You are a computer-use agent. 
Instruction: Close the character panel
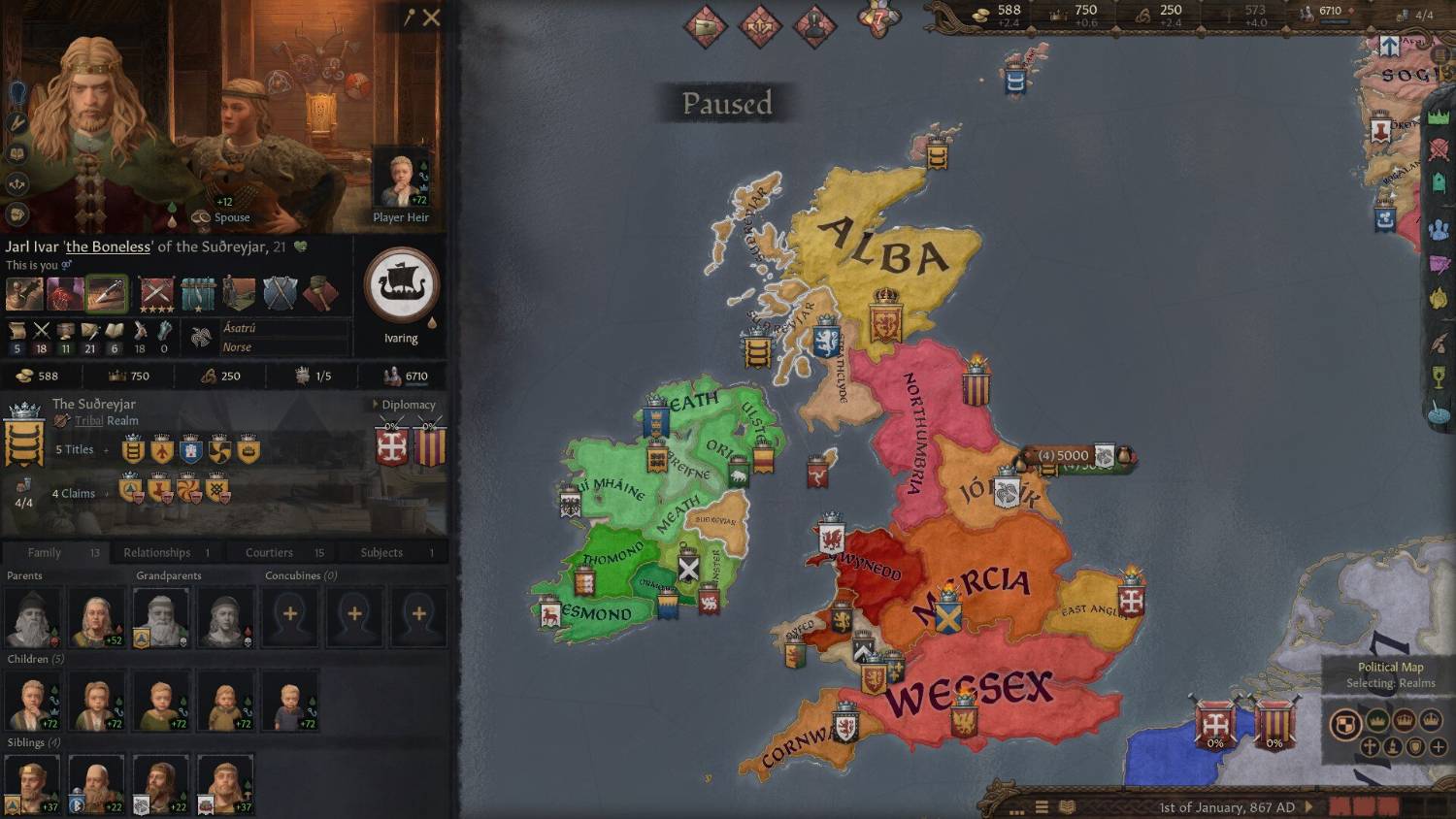click(x=432, y=17)
